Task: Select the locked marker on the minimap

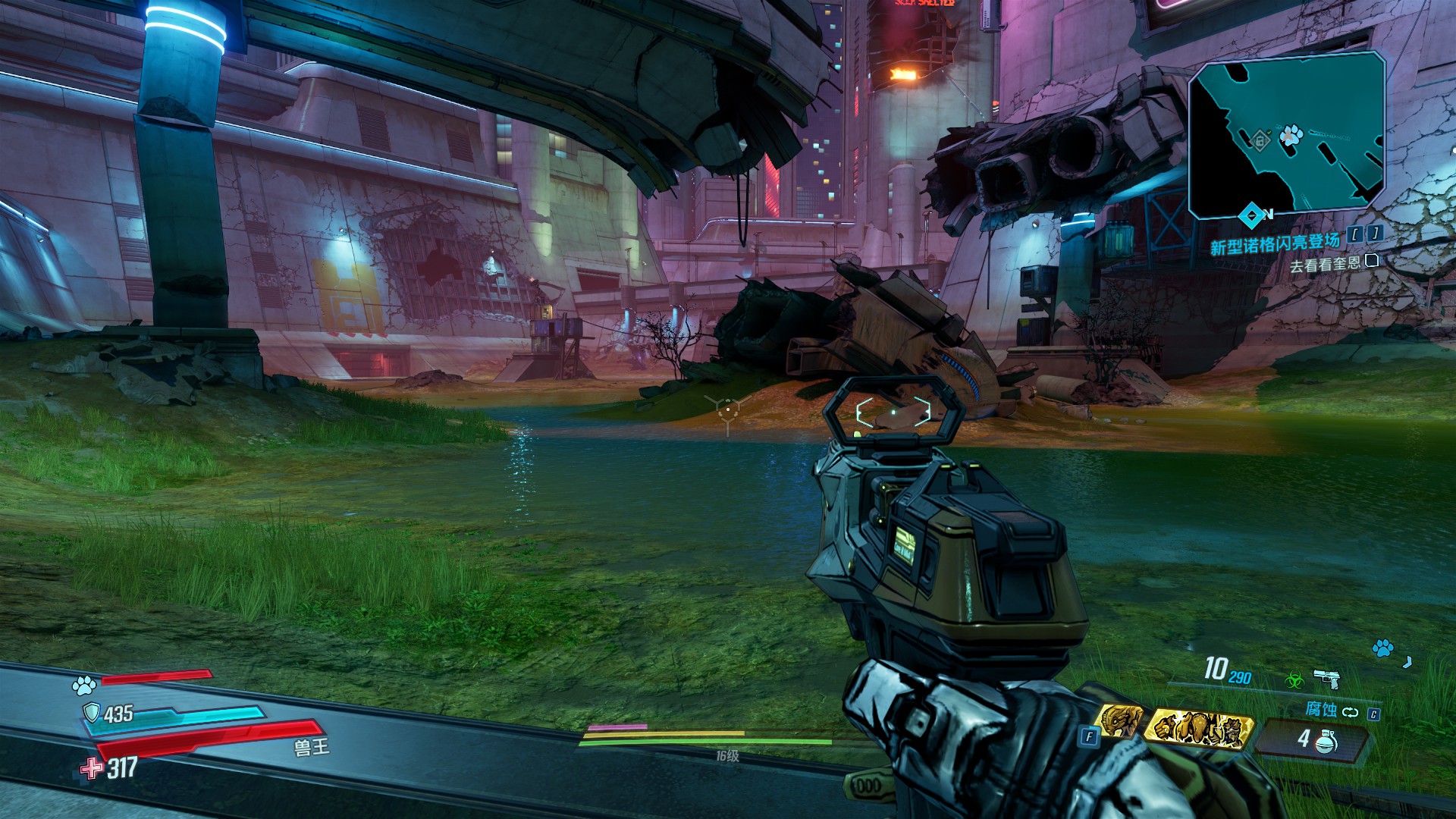Action: (x=1260, y=140)
